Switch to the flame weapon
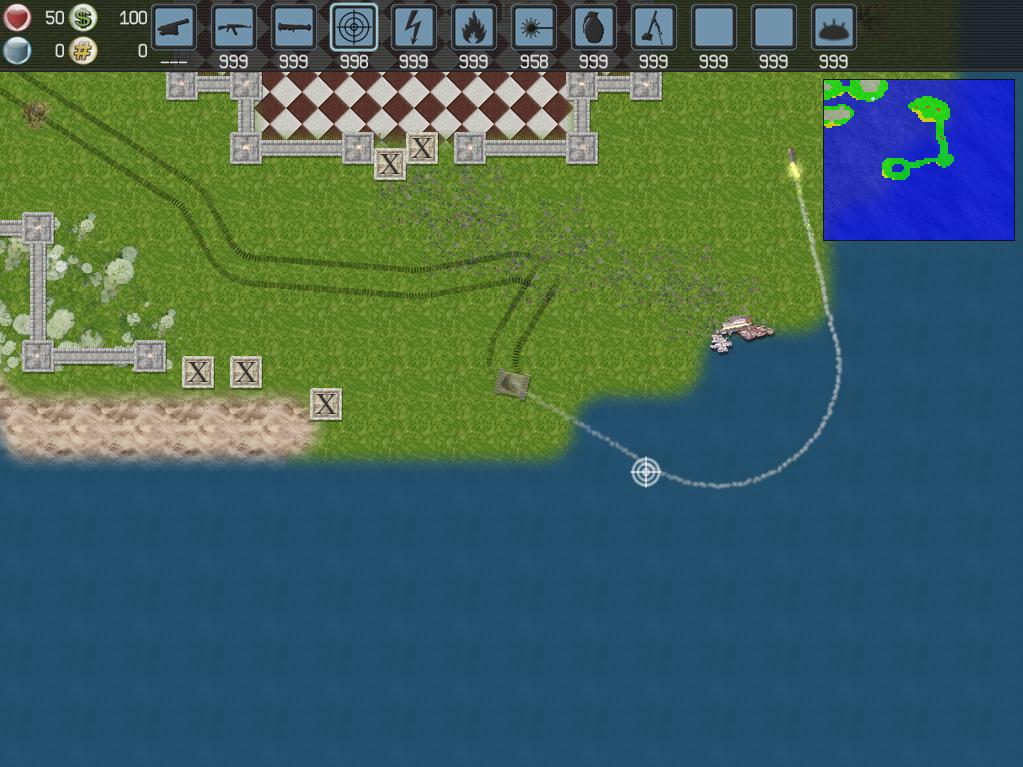Screen dimensions: 1023x767 474,28
